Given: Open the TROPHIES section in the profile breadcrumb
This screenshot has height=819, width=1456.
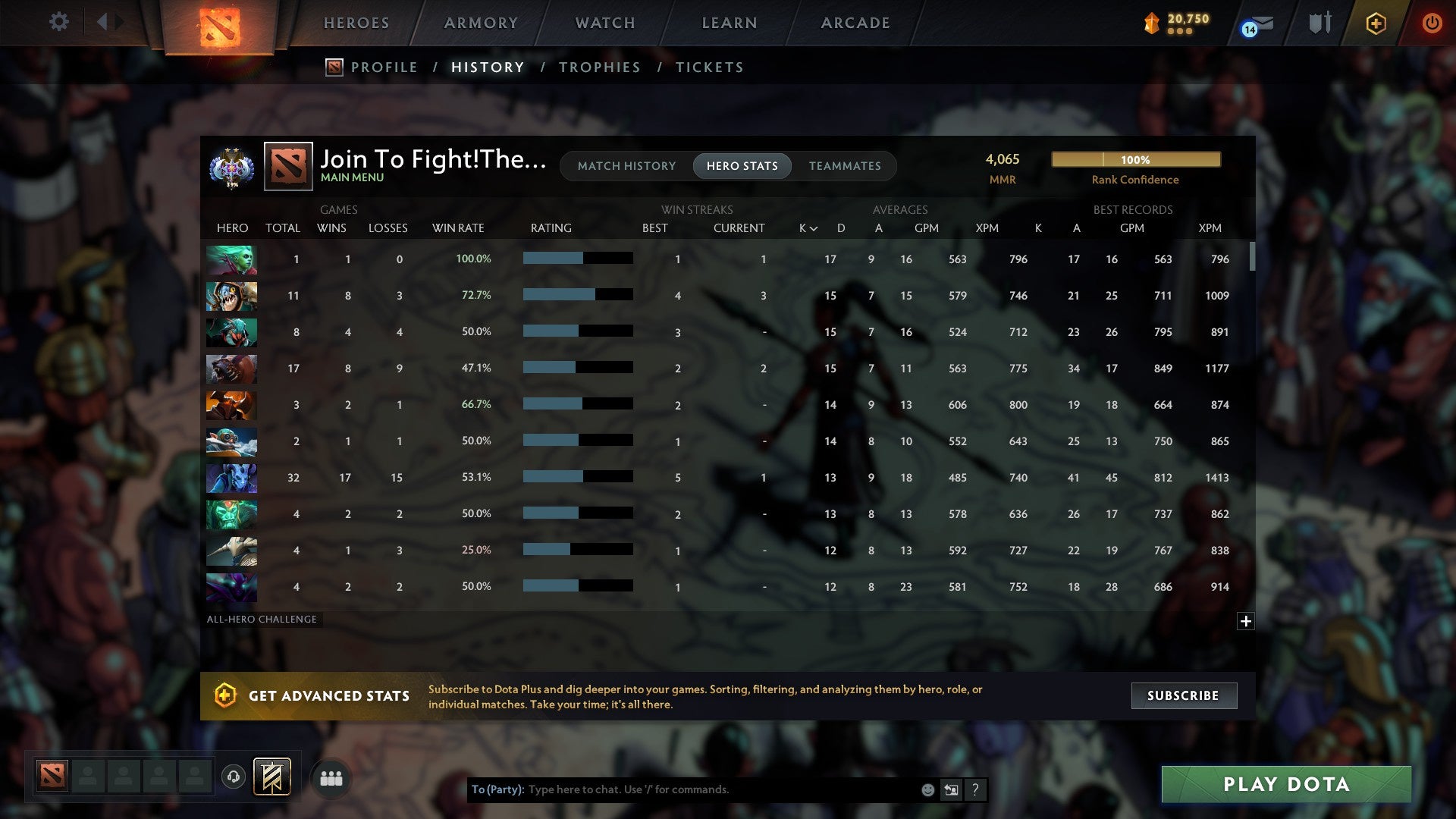Looking at the screenshot, I should tap(599, 67).
